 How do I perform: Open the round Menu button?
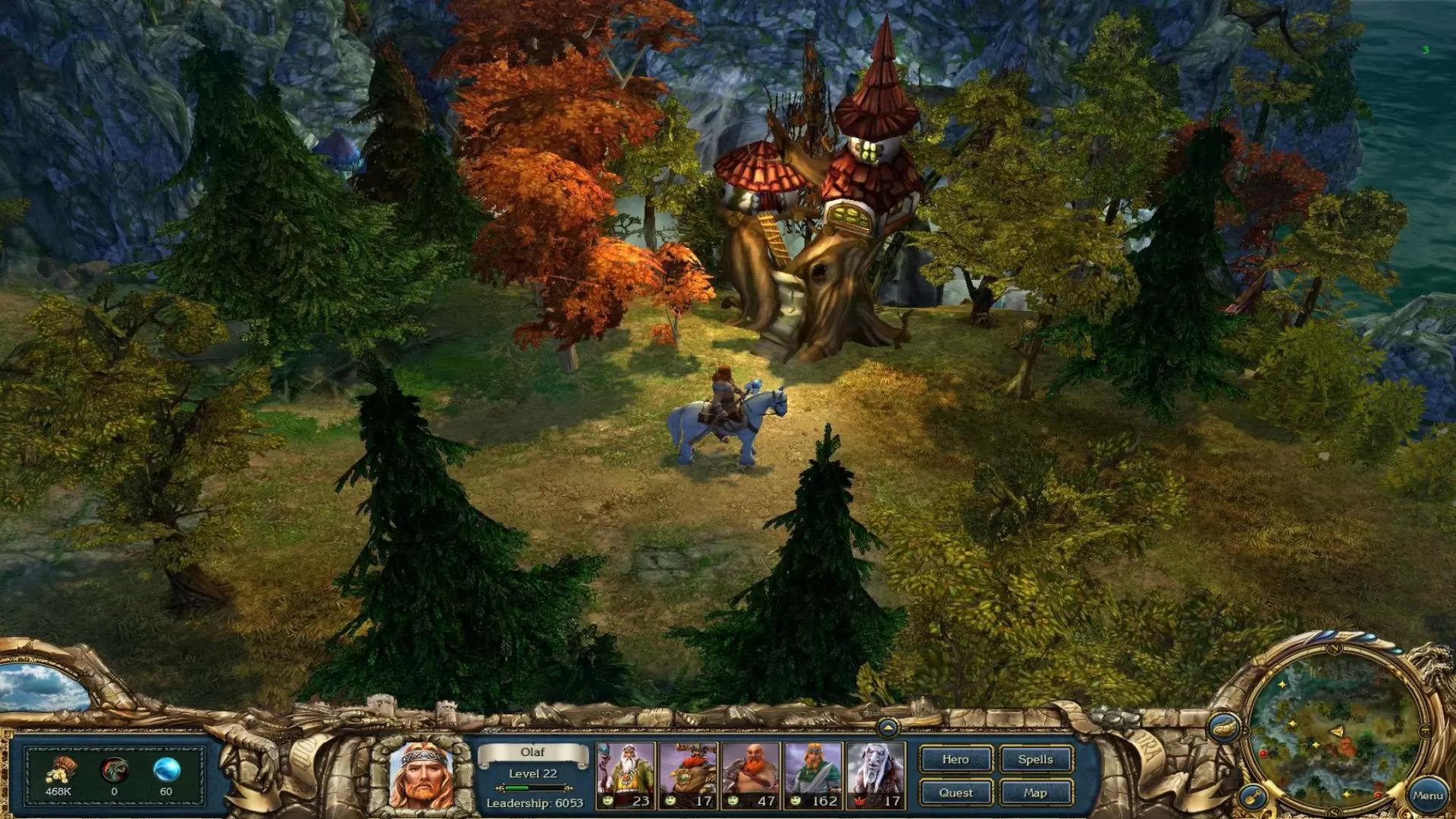tap(1427, 795)
